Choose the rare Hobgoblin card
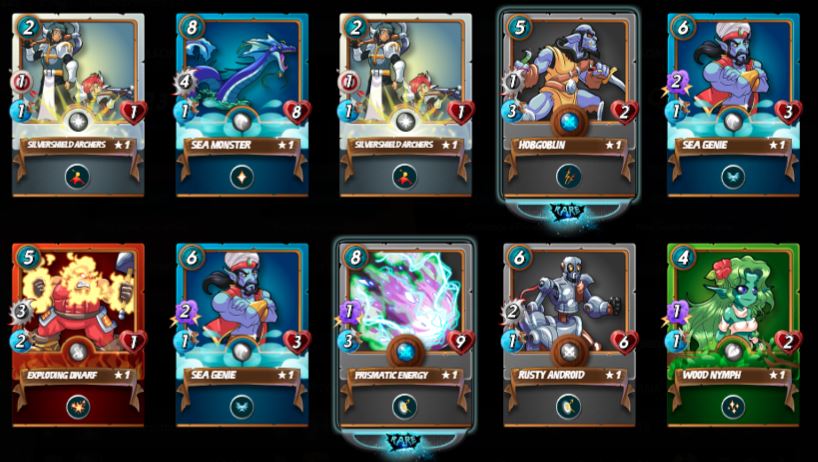The width and height of the screenshot is (818, 462). [x=569, y=100]
